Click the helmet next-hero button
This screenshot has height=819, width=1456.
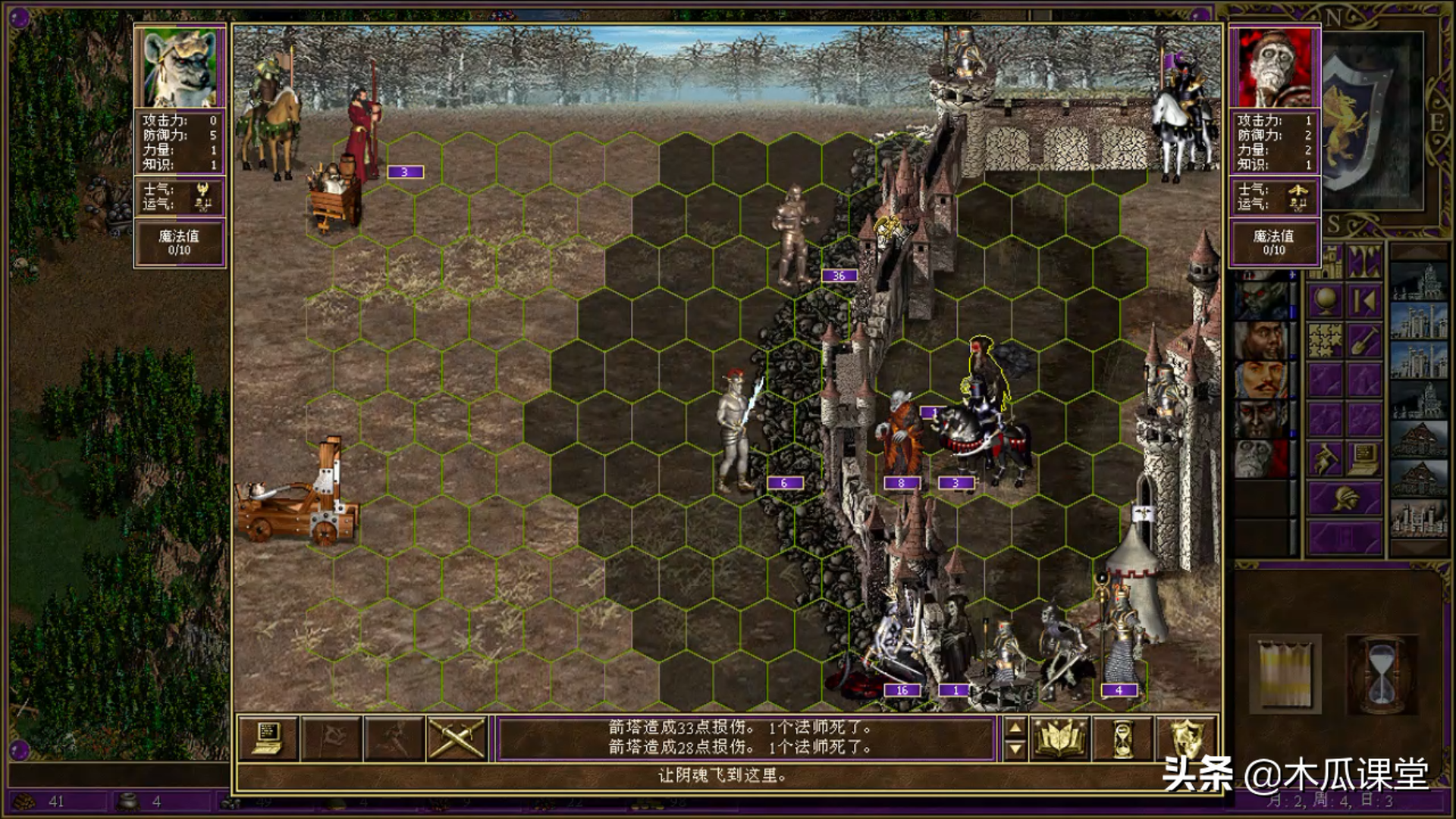[1344, 498]
